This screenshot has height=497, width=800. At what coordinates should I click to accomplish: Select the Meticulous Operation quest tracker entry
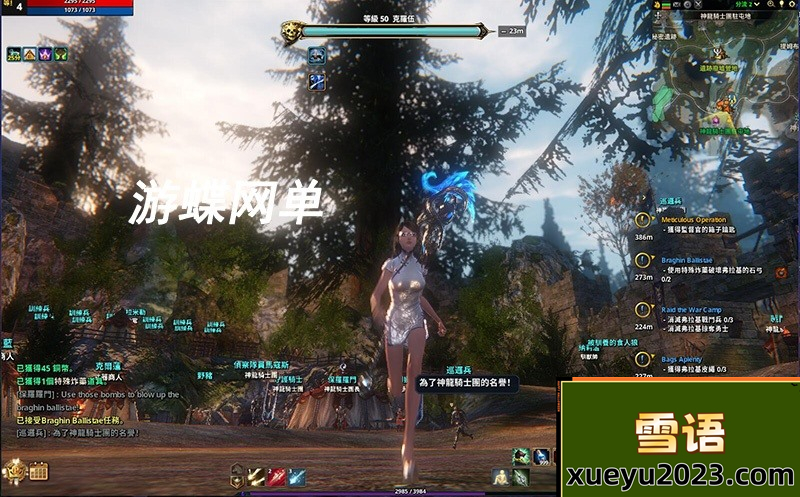point(693,219)
